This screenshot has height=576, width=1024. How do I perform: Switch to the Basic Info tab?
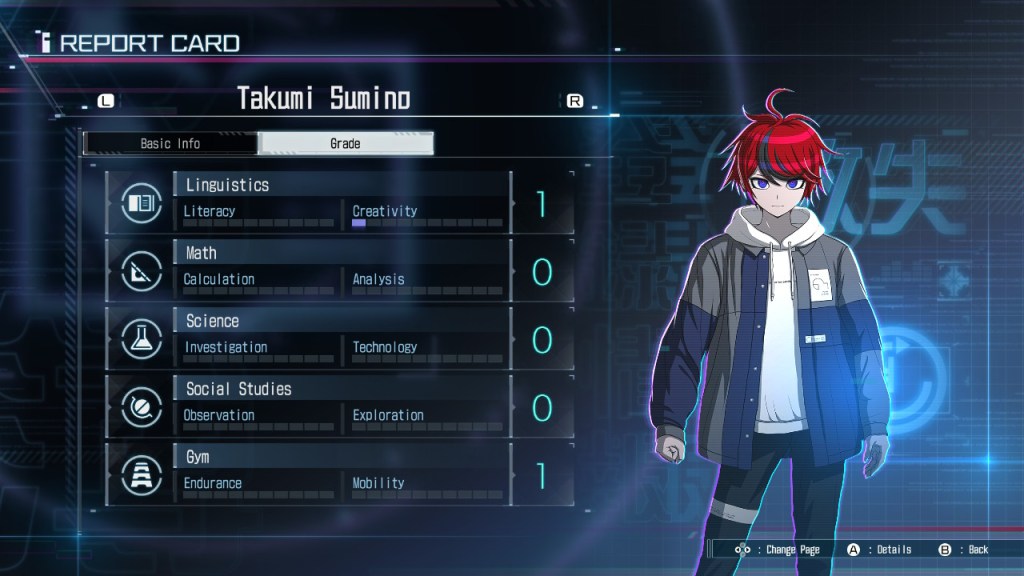click(170, 144)
